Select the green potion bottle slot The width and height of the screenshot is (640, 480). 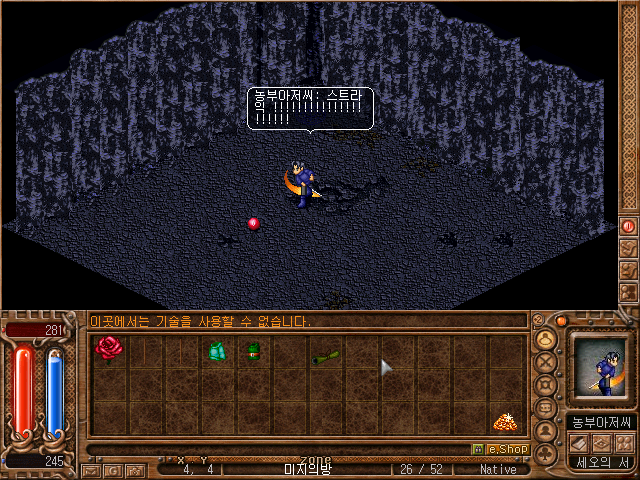[x=253, y=351]
